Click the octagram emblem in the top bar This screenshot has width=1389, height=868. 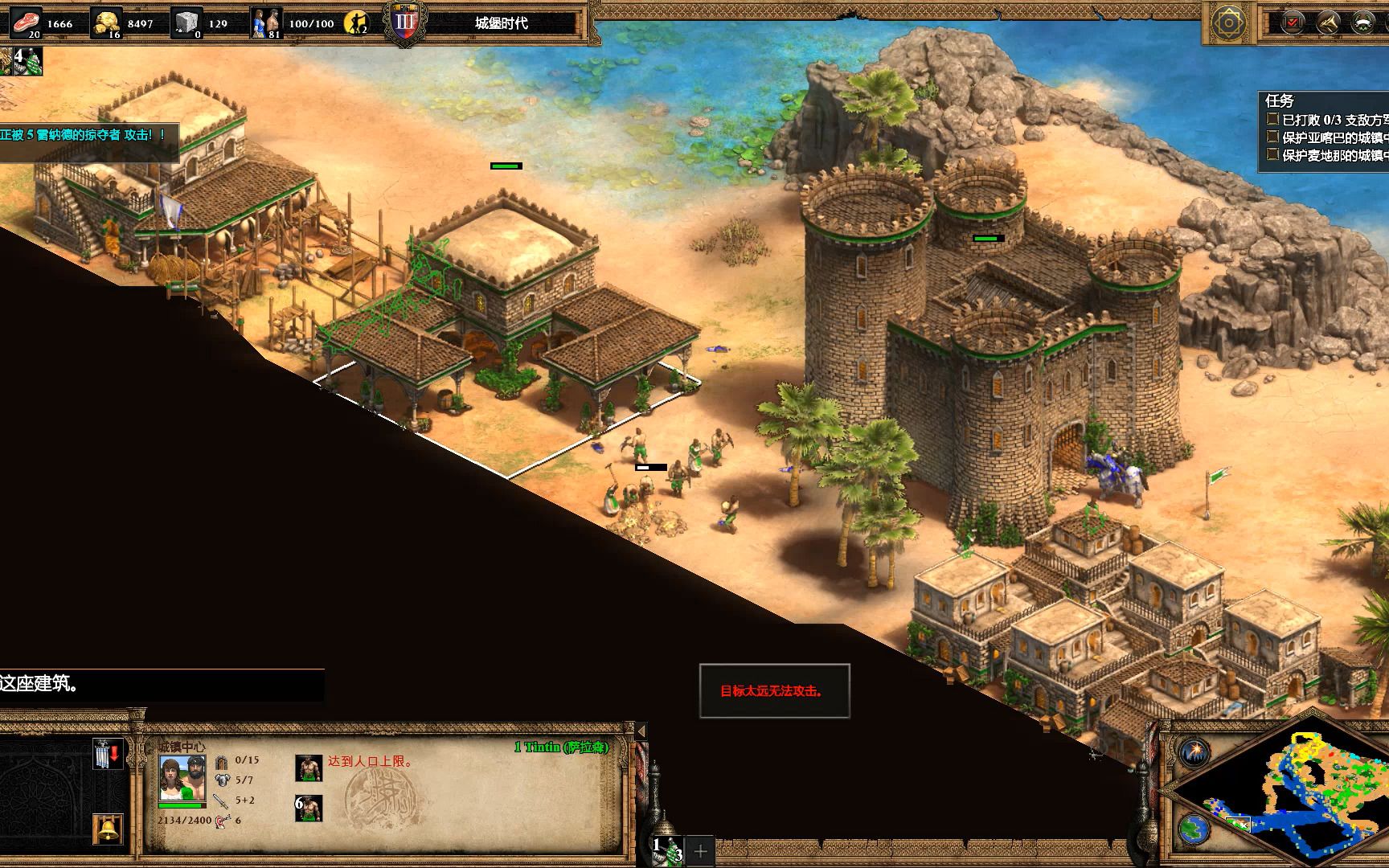click(x=1227, y=23)
